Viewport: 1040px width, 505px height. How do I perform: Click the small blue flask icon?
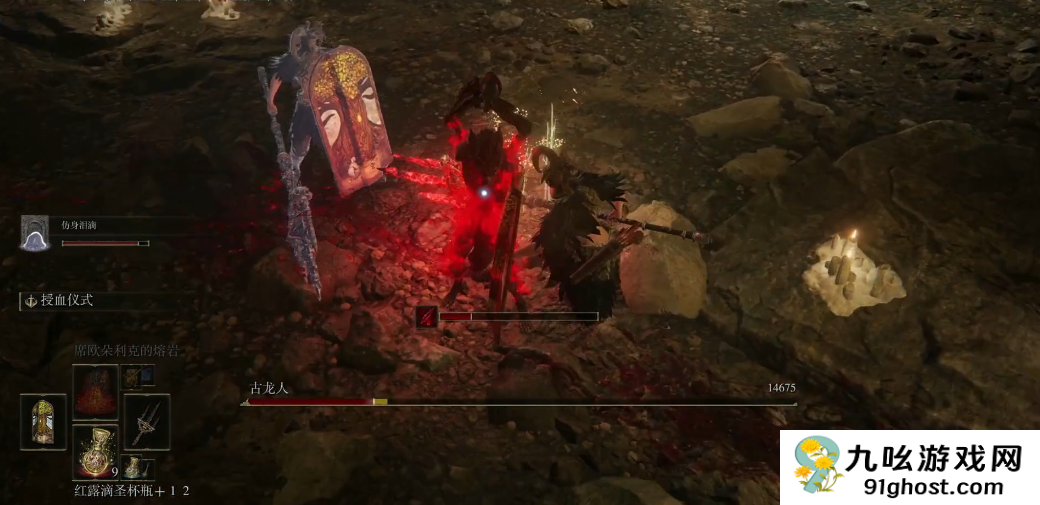[132, 466]
